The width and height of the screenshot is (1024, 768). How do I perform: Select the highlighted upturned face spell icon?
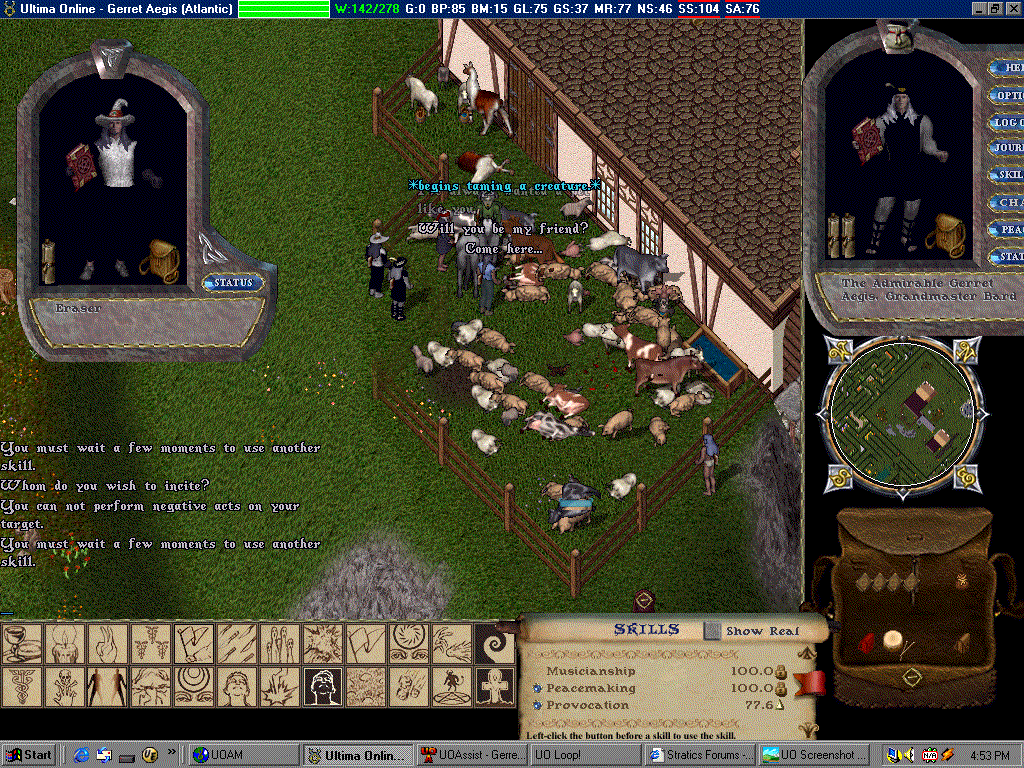click(x=323, y=687)
